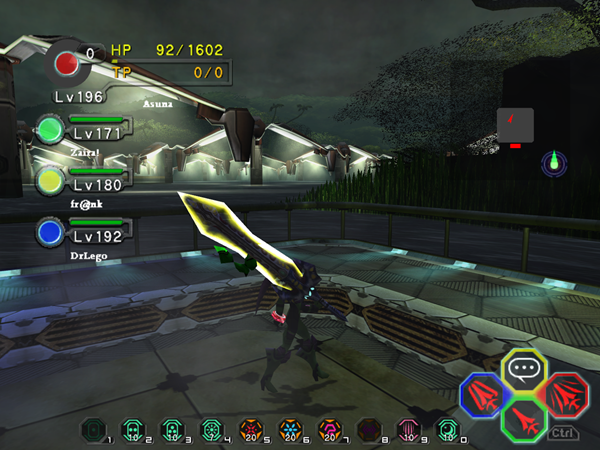Use the green item in quick slot 2
Image resolution: width=600 pixels, height=450 pixels.
click(131, 429)
